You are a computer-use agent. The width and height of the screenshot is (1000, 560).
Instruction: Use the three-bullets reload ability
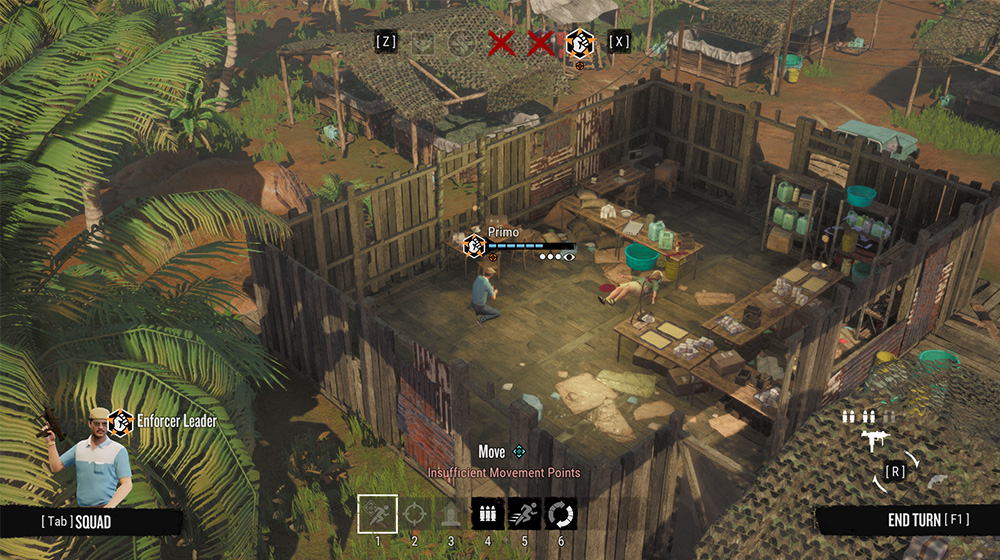488,514
